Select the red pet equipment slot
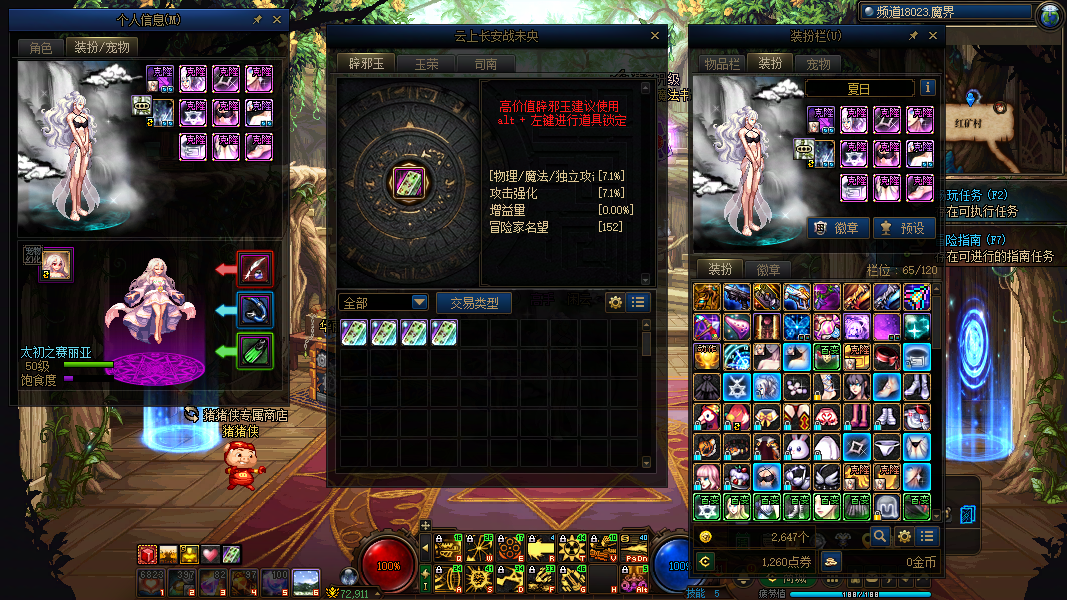This screenshot has height=600, width=1067. (255, 268)
